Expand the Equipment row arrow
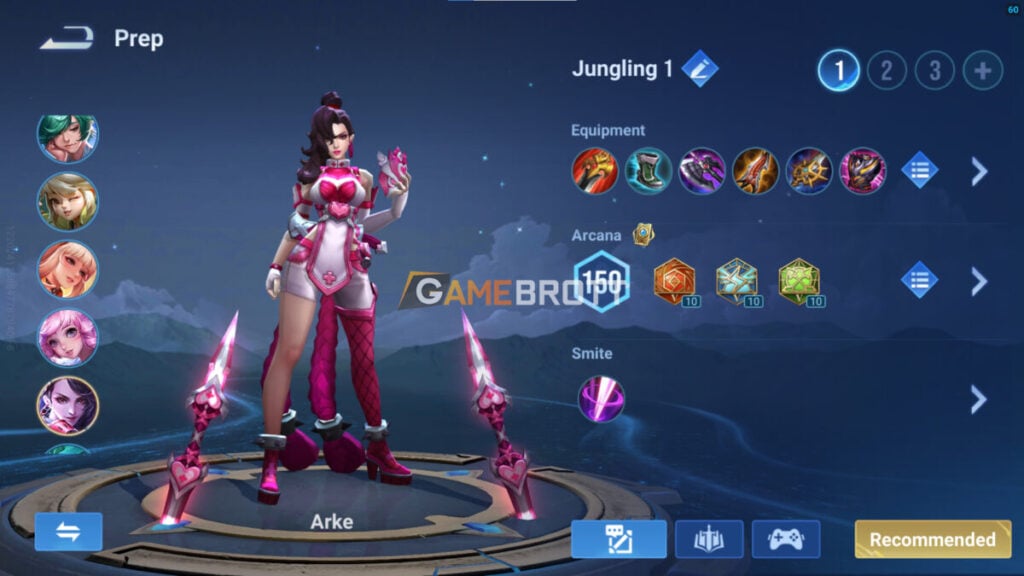Viewport: 1024px width, 576px height. [x=978, y=171]
